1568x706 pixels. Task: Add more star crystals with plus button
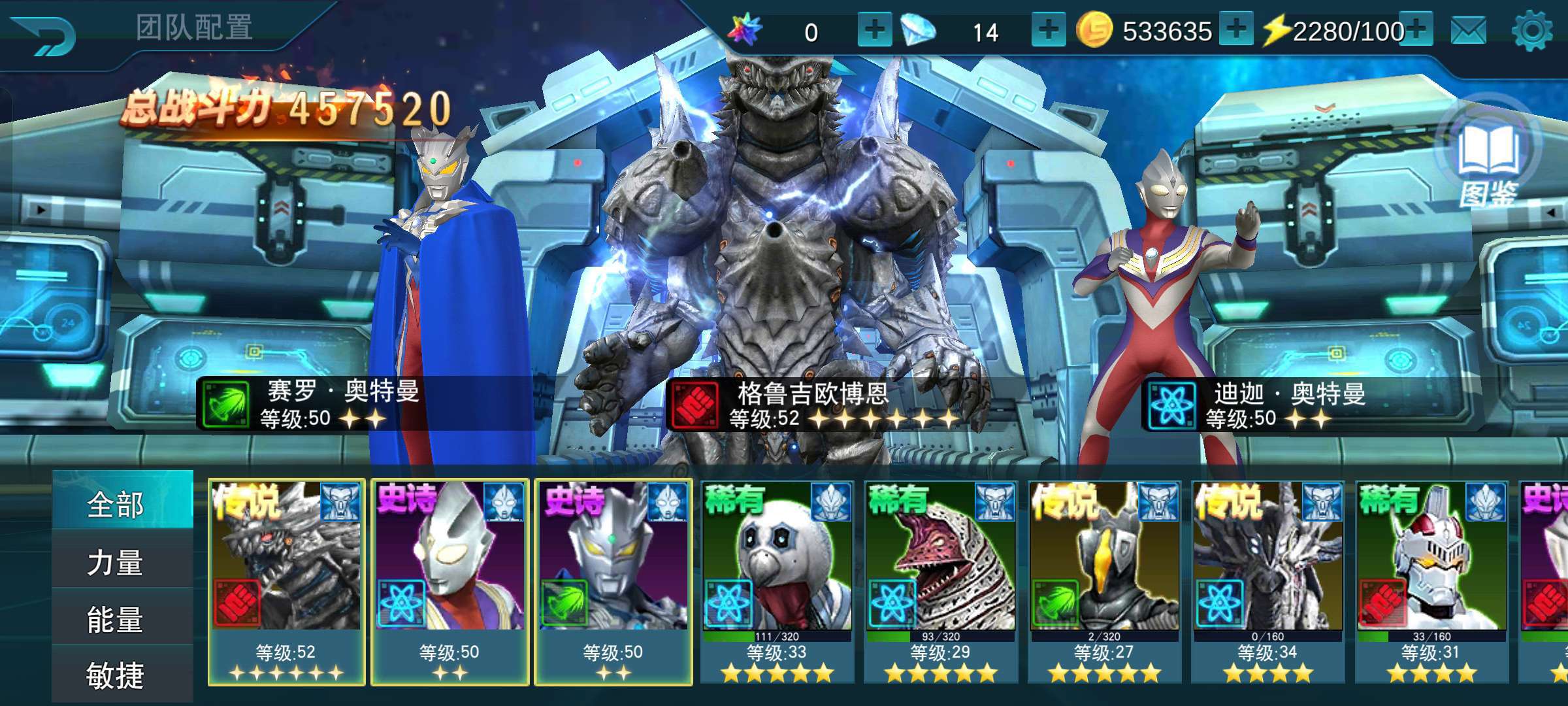click(x=874, y=29)
